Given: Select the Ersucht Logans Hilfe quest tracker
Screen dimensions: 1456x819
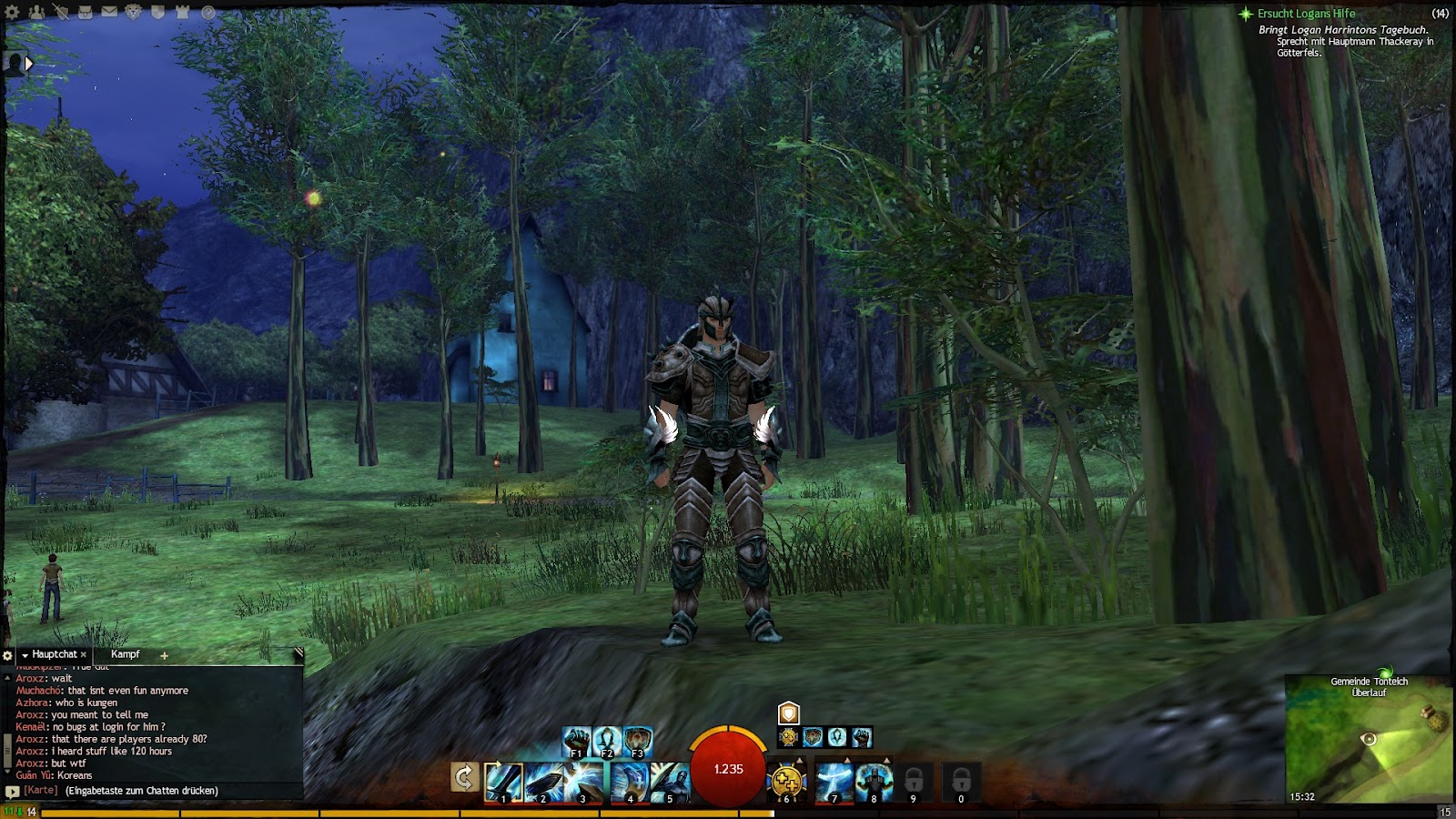Looking at the screenshot, I should point(1306,14).
